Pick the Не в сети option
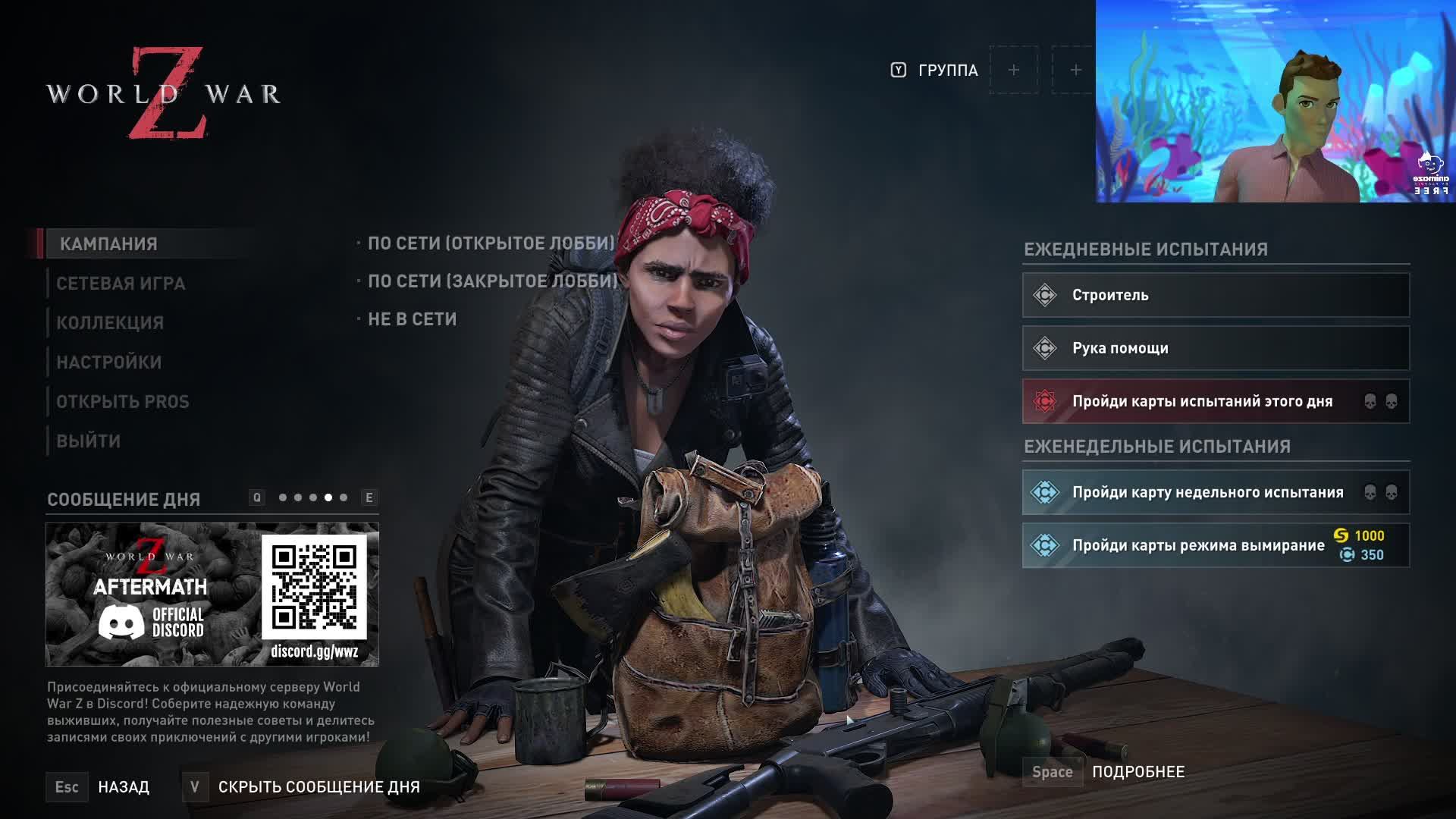The image size is (1456, 819). click(412, 319)
